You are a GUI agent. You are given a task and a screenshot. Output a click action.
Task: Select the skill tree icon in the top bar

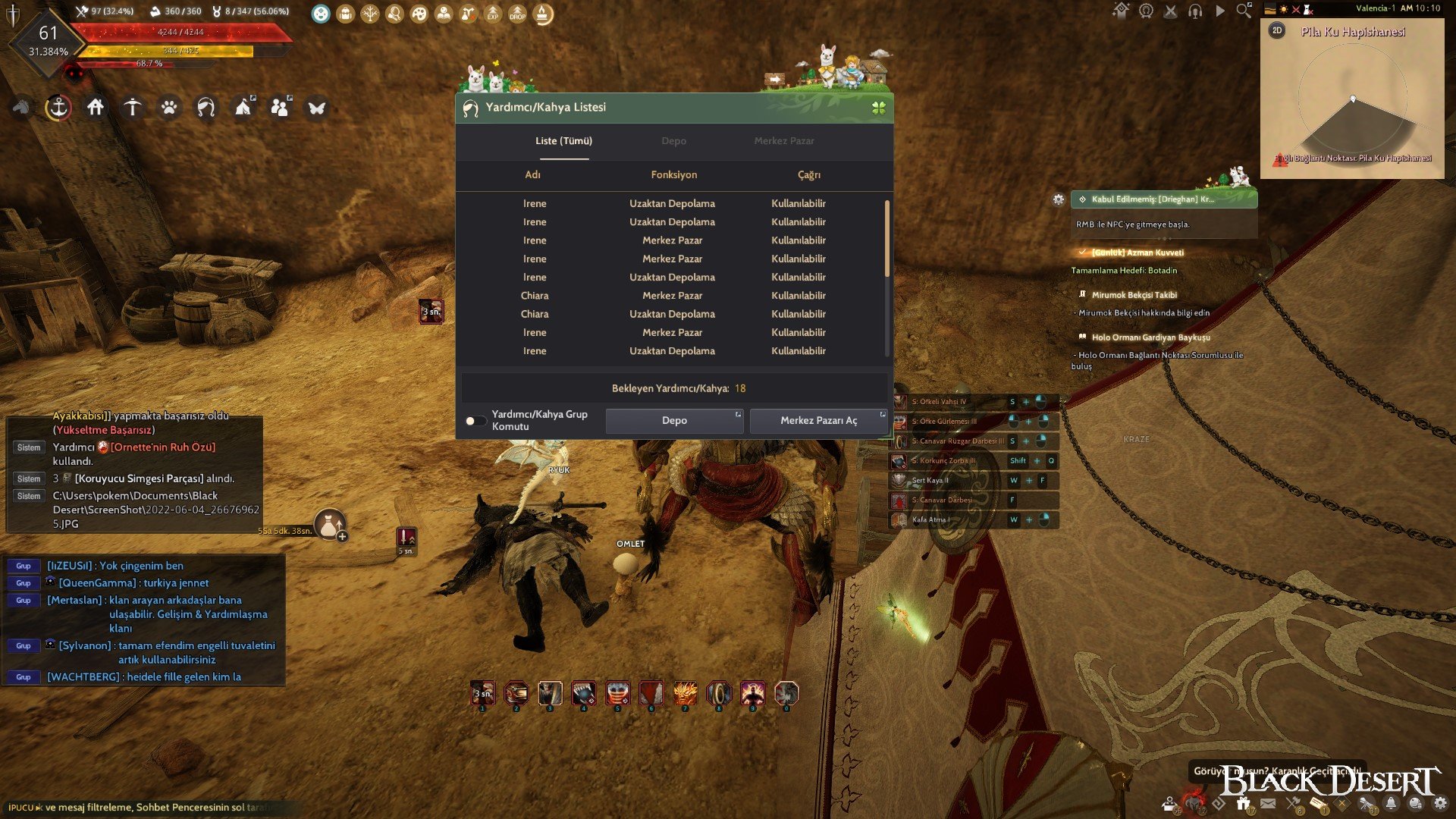coord(370,14)
